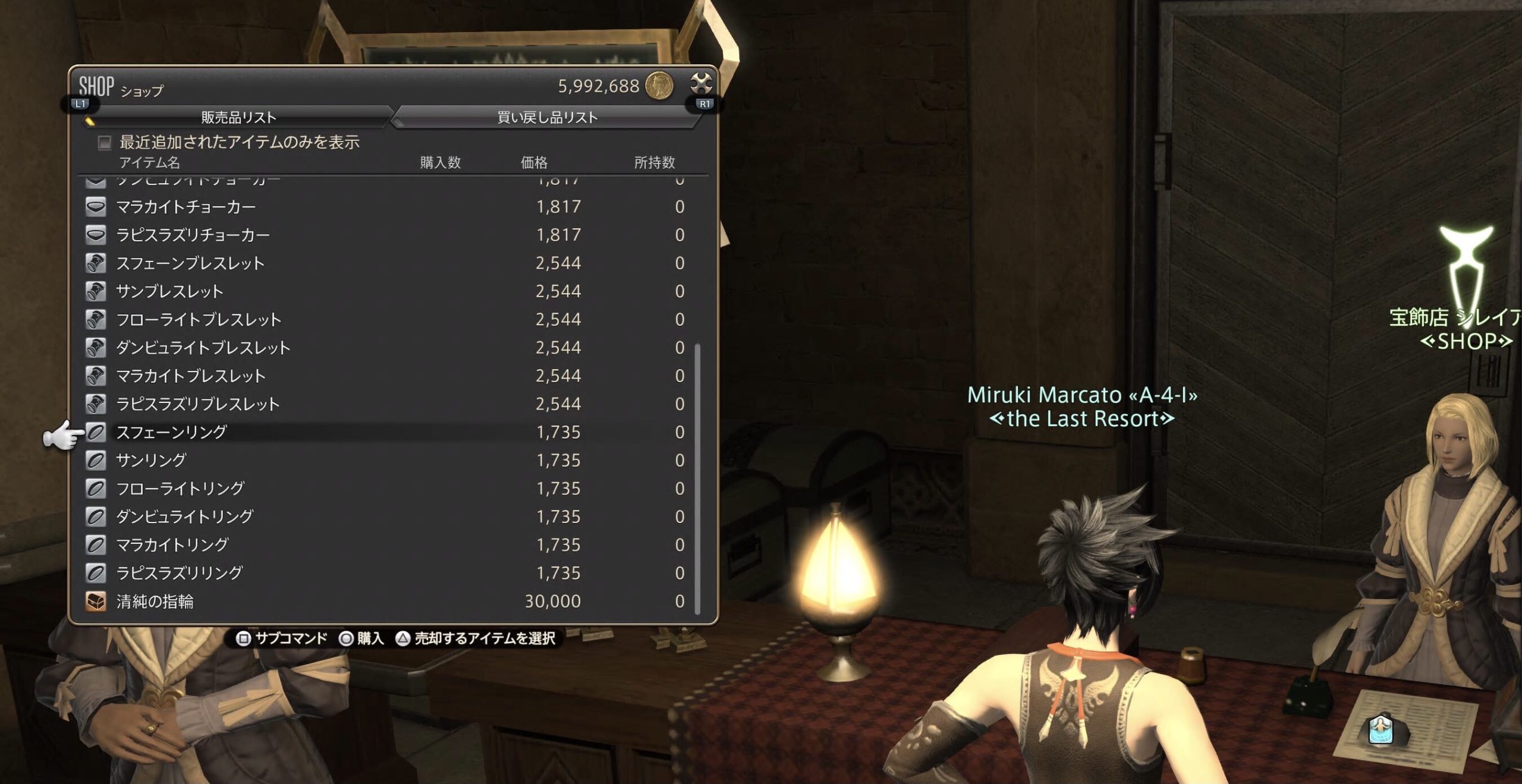1522x784 pixels.
Task: Choose the ラピスラズリリング item
Action: [x=179, y=573]
